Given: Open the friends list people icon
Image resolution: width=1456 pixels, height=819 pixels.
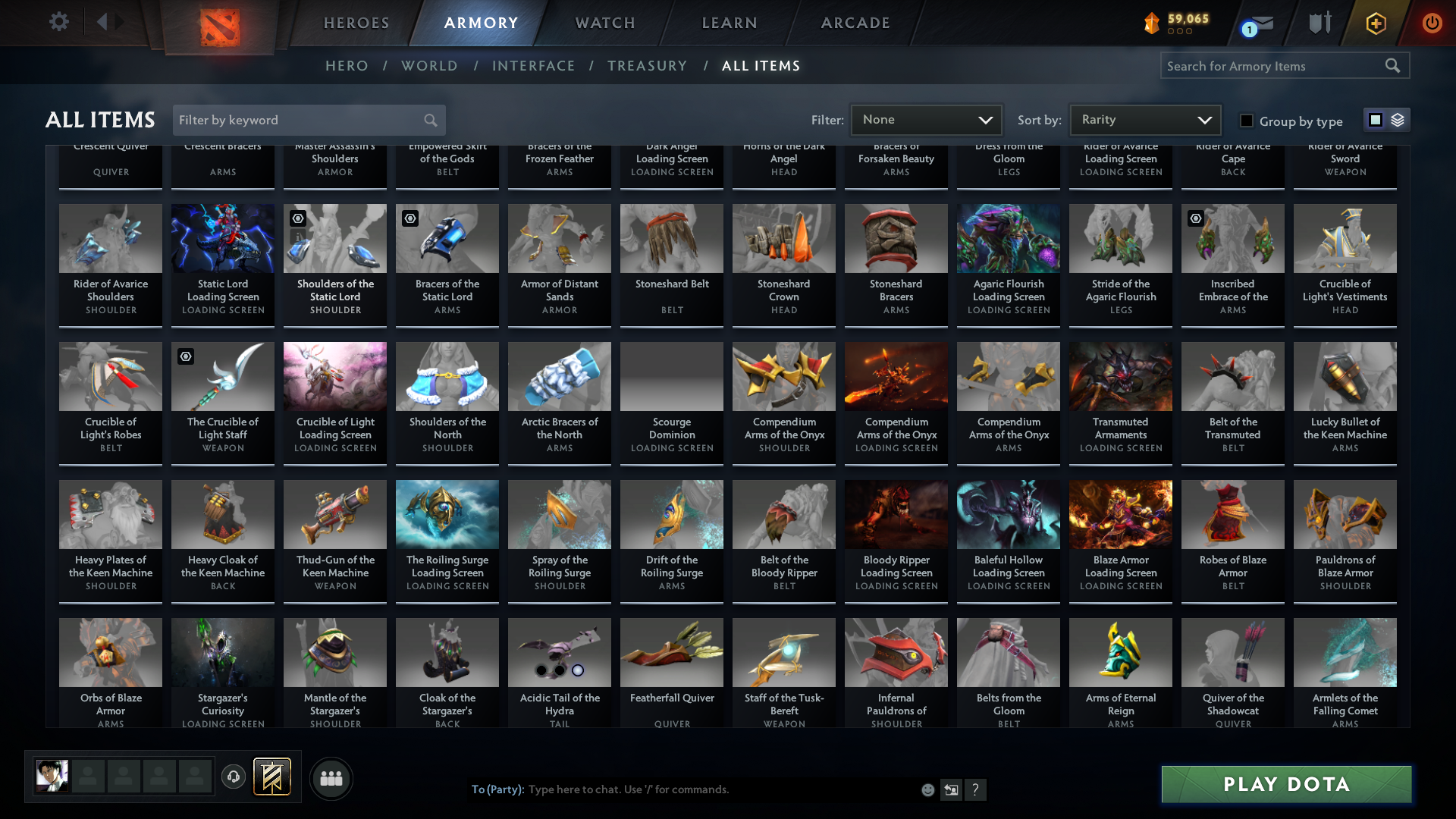Looking at the screenshot, I should [331, 778].
